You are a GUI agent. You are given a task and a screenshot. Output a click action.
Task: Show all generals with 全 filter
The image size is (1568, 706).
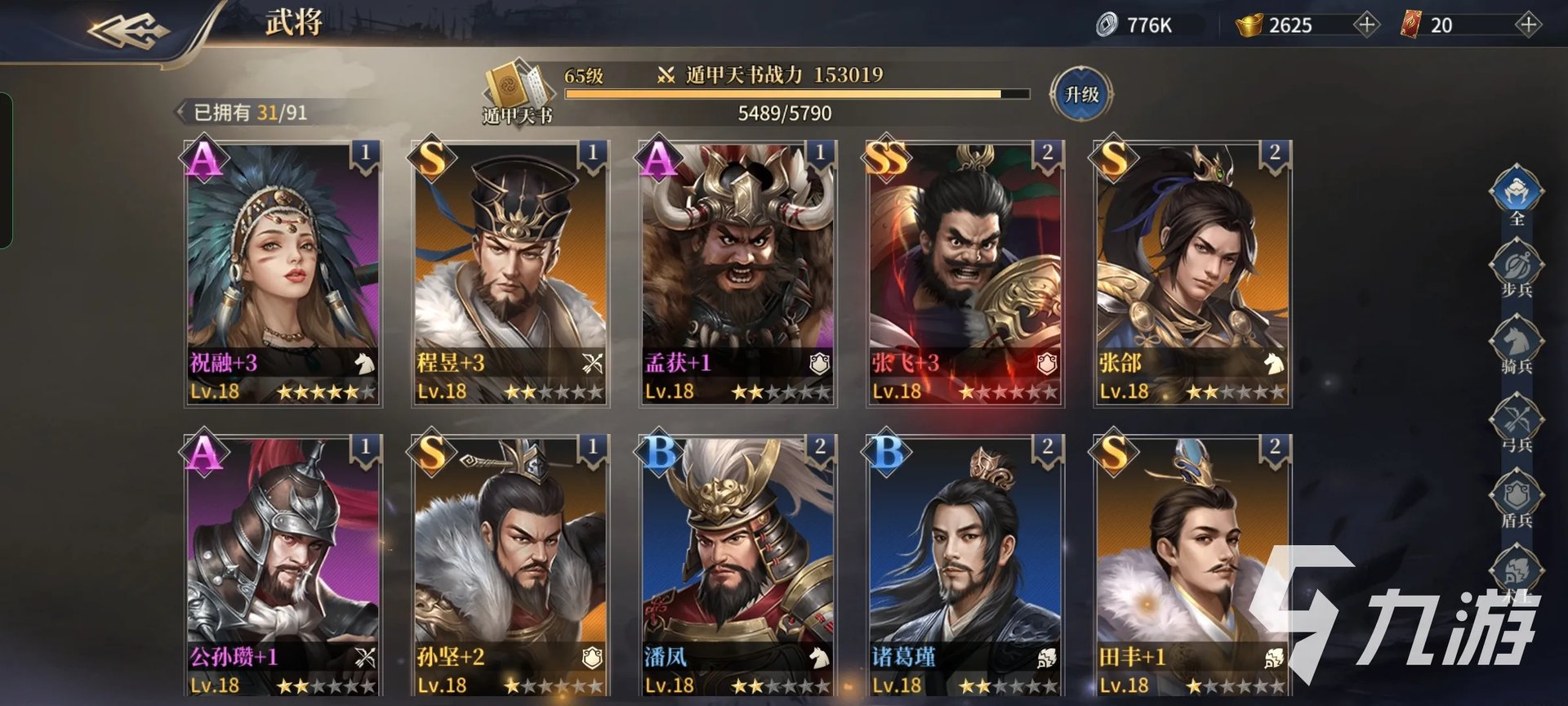point(1516,193)
